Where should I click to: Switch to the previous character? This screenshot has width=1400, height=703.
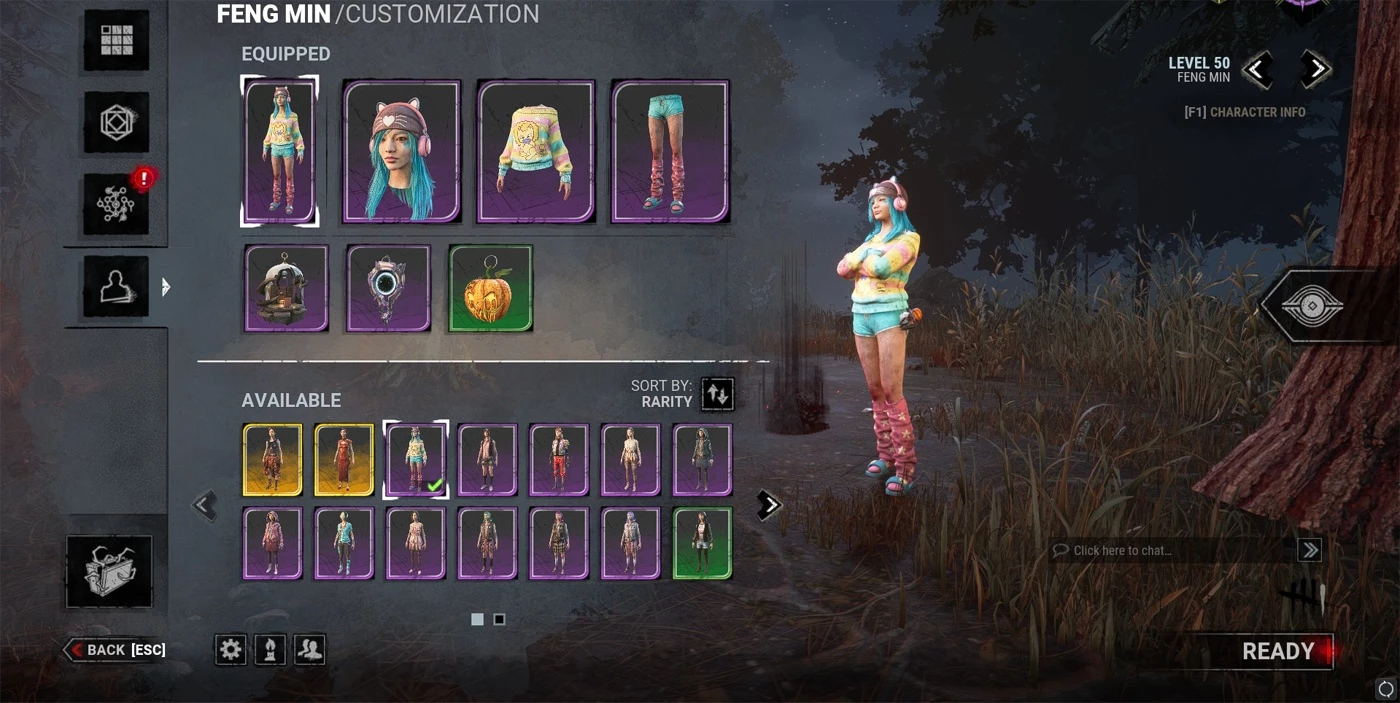pos(1257,70)
